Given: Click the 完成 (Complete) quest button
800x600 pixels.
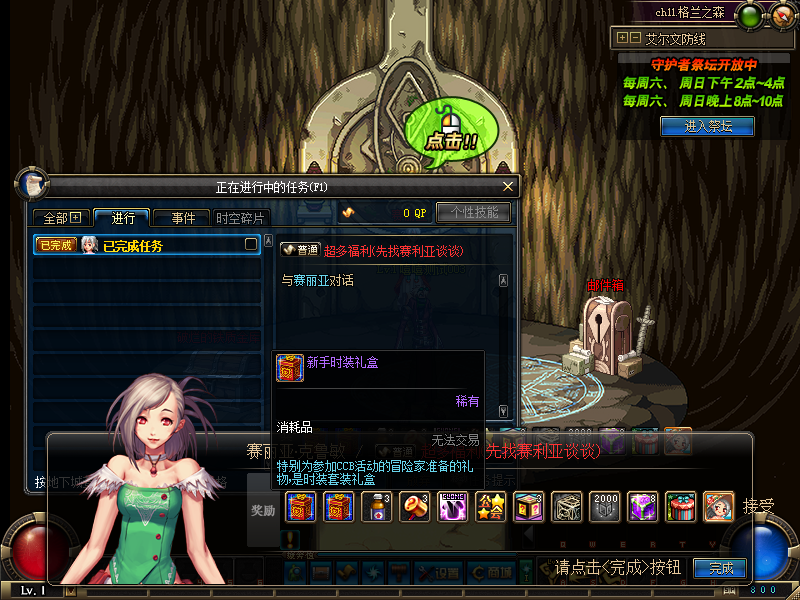Looking at the screenshot, I should coord(721,568).
